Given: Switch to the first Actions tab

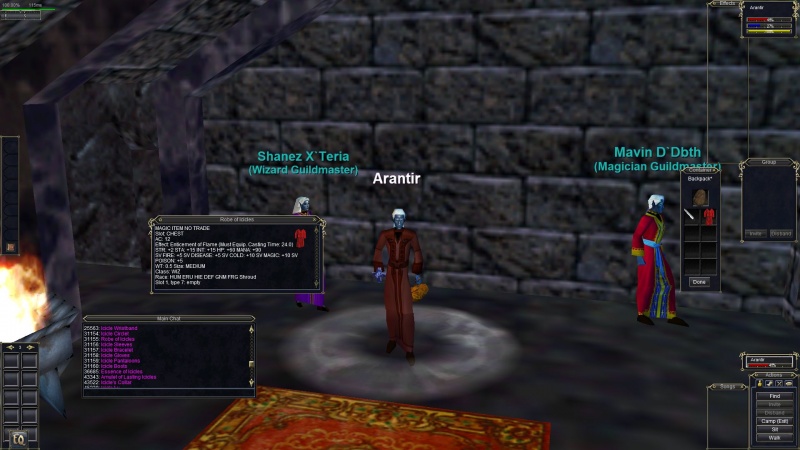Looking at the screenshot, I should [758, 383].
